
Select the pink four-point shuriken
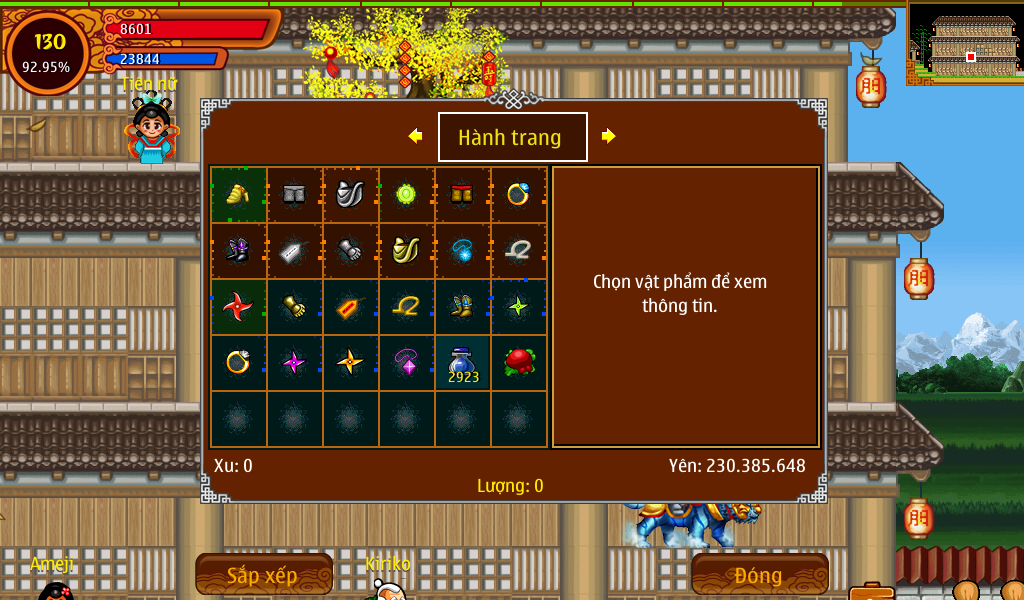[294, 362]
